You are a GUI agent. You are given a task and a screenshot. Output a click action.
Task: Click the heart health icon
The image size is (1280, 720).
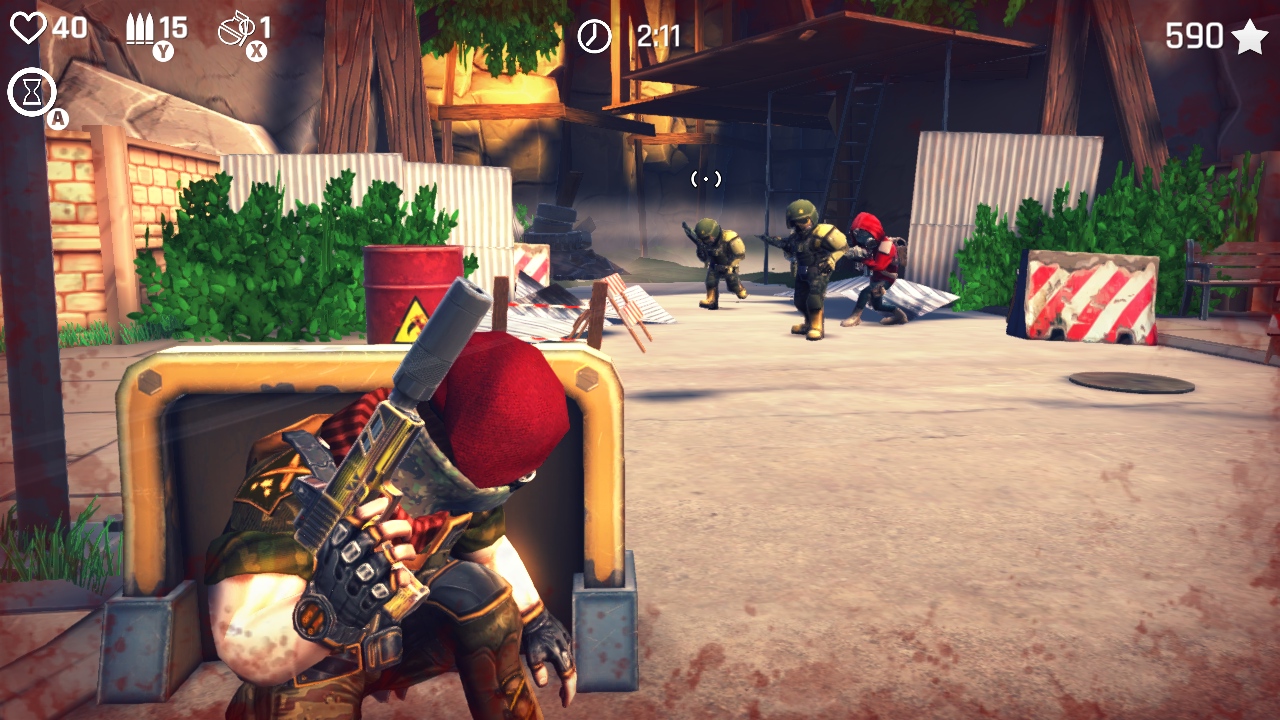point(29,30)
